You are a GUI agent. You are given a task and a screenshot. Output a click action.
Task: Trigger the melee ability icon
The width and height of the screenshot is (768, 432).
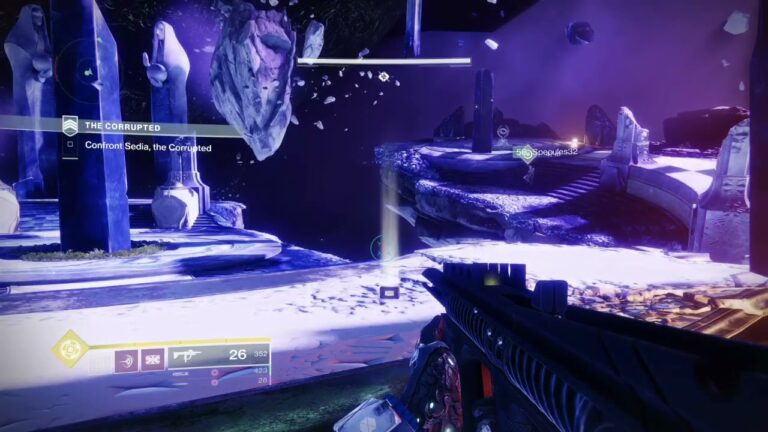point(153,356)
